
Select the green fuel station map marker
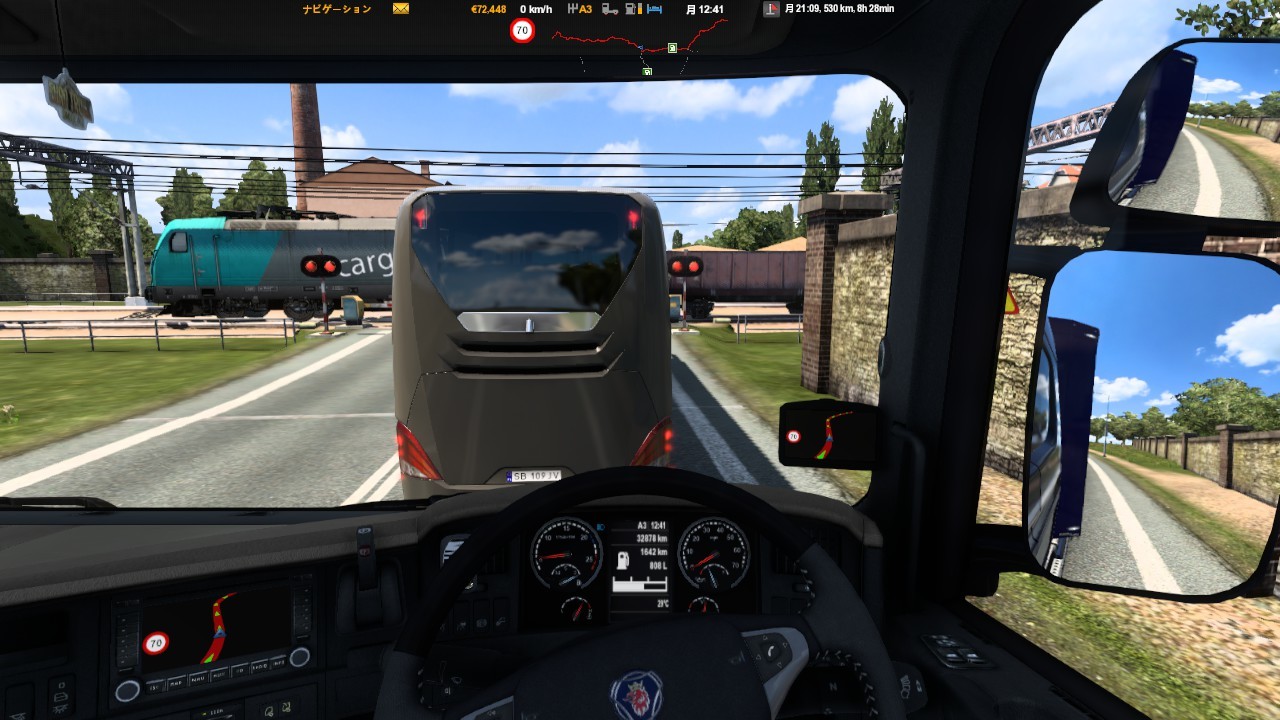[672, 47]
